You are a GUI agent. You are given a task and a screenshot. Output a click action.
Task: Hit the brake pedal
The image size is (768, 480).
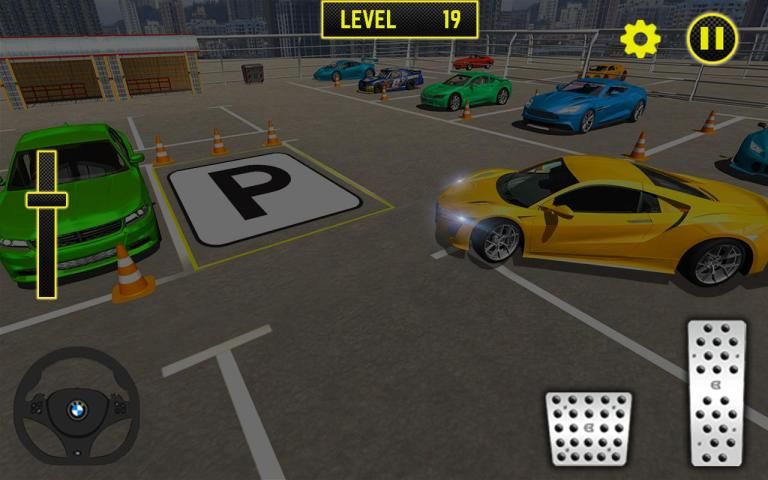click(588, 428)
